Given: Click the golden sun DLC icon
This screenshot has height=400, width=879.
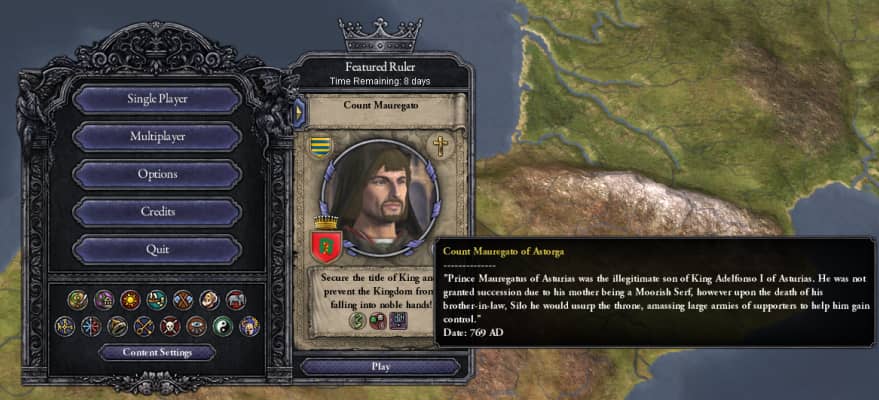Looking at the screenshot, I should click(x=130, y=299).
